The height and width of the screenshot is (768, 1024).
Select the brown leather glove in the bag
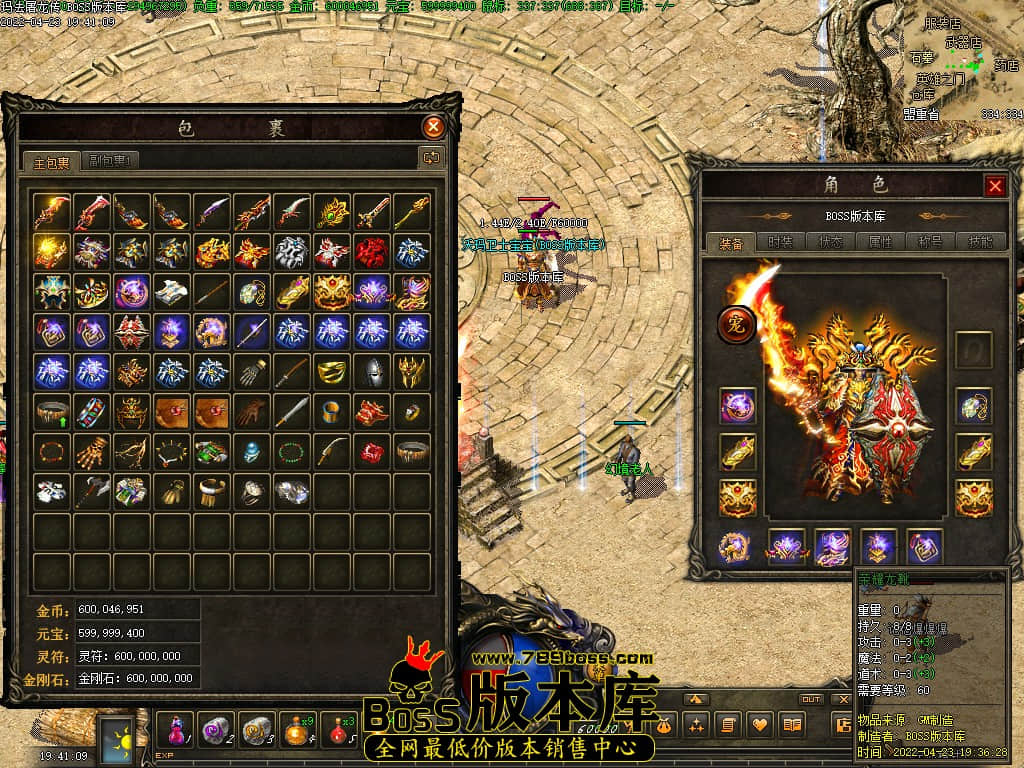coord(252,411)
